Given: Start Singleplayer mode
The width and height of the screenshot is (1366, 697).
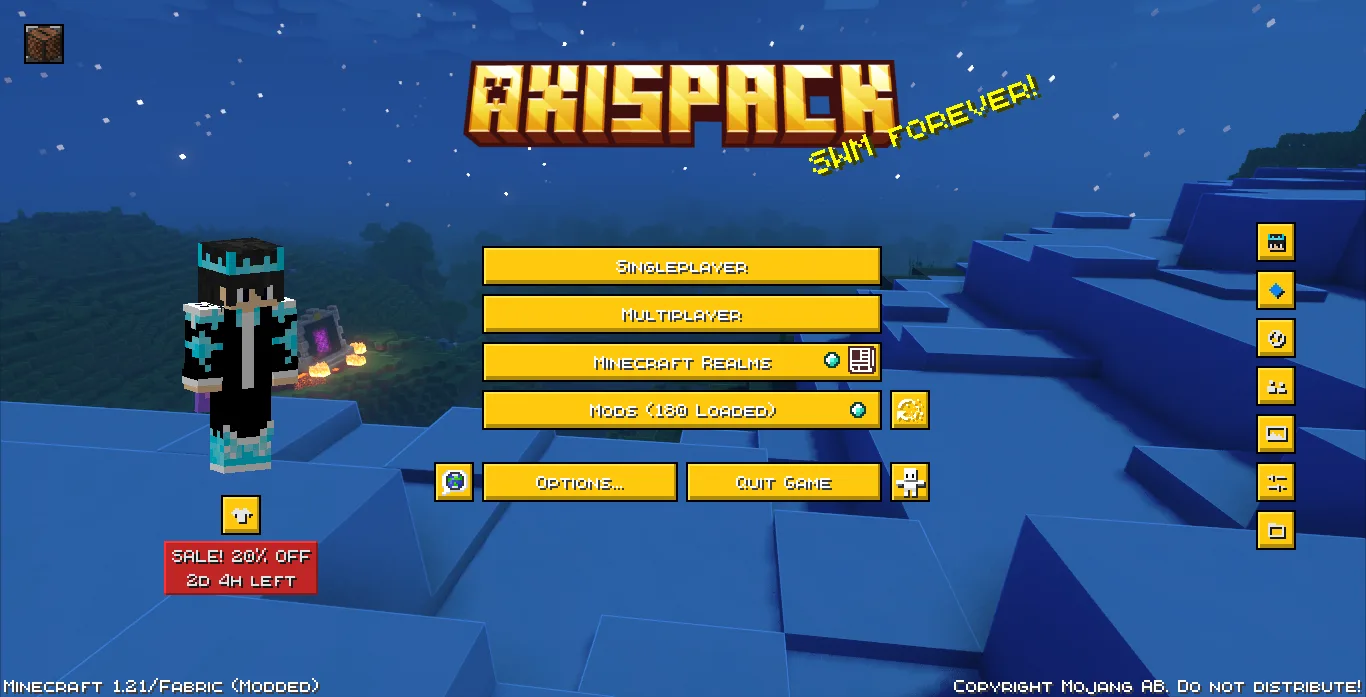Looking at the screenshot, I should click(x=681, y=267).
